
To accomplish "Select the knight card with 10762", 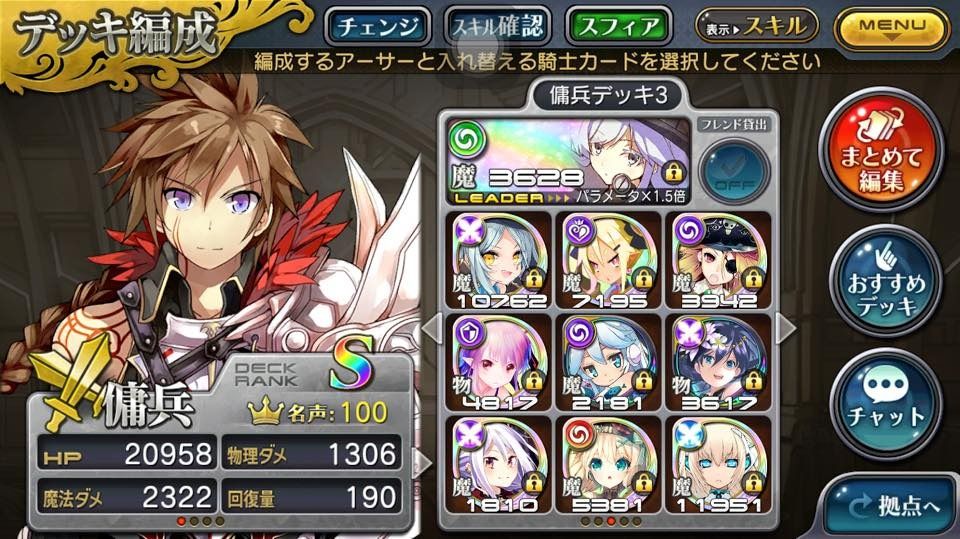I will (x=496, y=260).
